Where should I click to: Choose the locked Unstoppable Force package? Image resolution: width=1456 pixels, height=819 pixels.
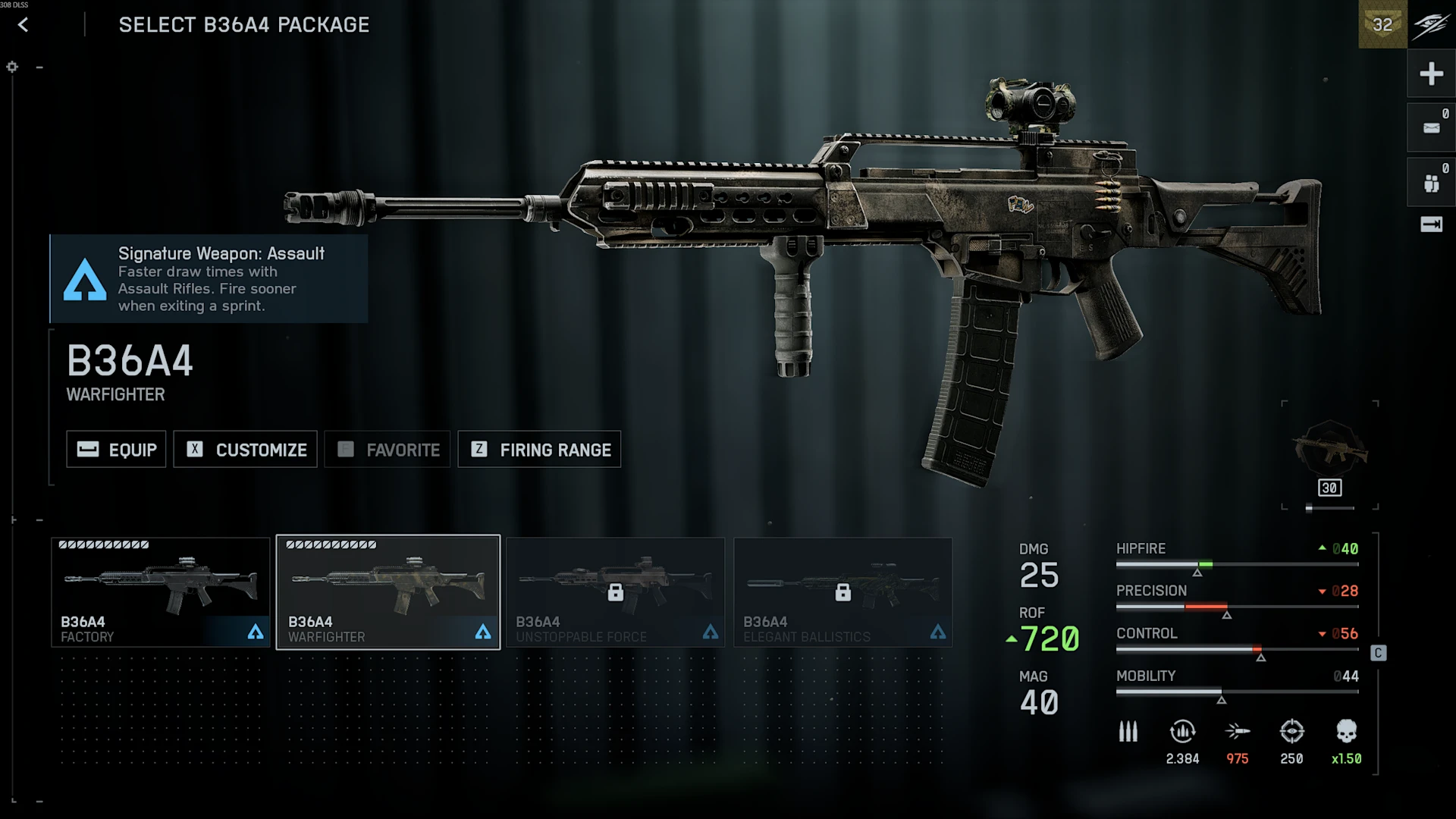[615, 592]
